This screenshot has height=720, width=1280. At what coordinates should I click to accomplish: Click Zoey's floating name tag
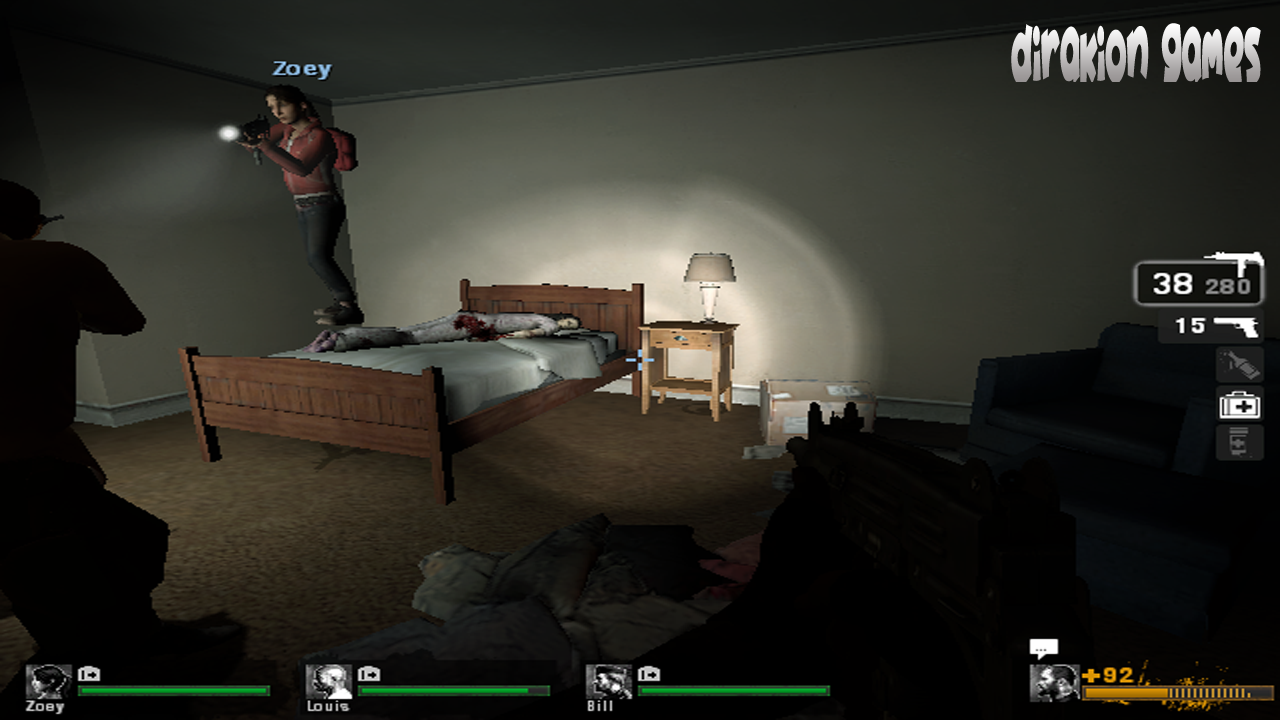pos(300,68)
